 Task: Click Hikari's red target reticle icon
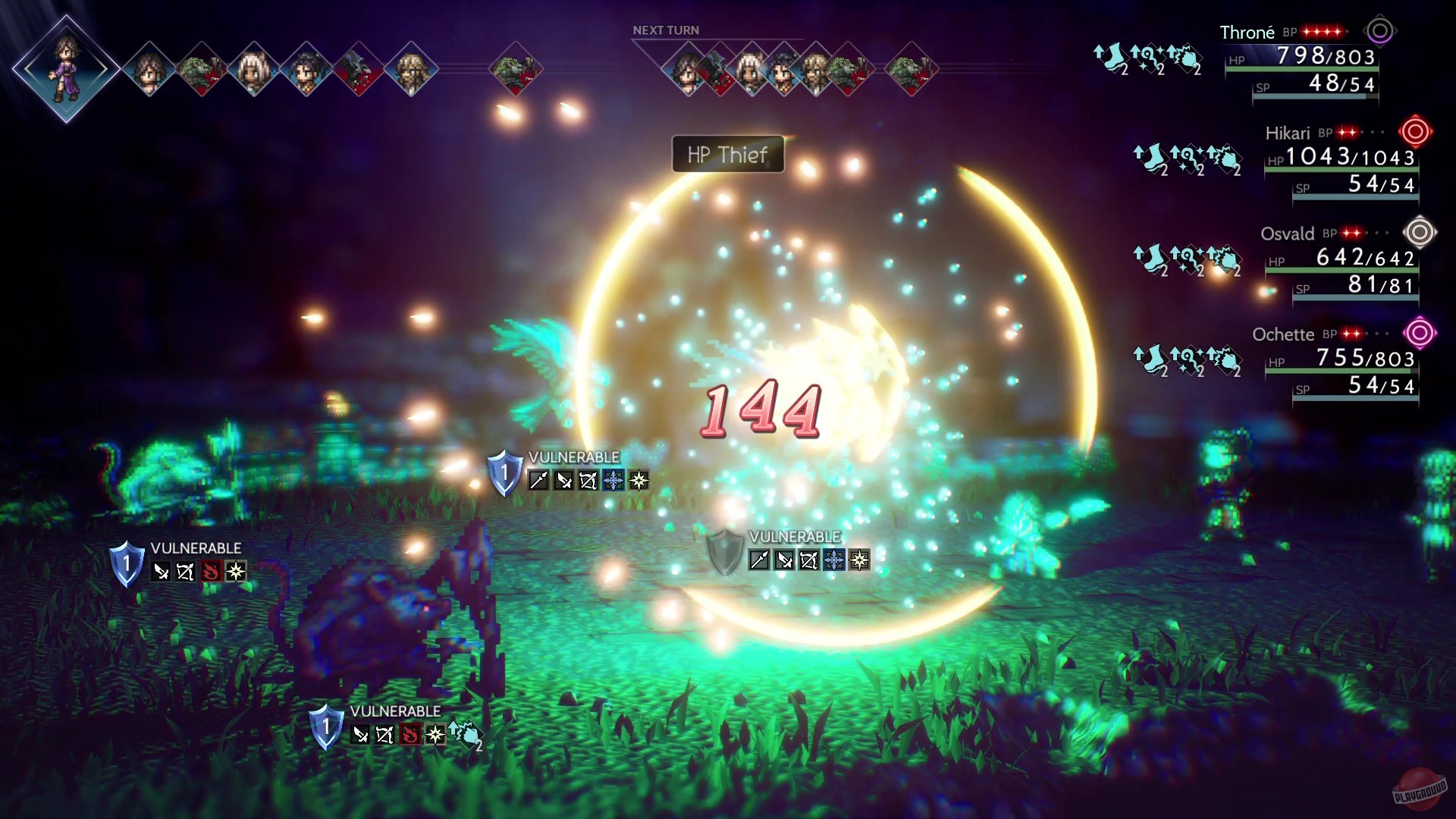coord(1417,132)
